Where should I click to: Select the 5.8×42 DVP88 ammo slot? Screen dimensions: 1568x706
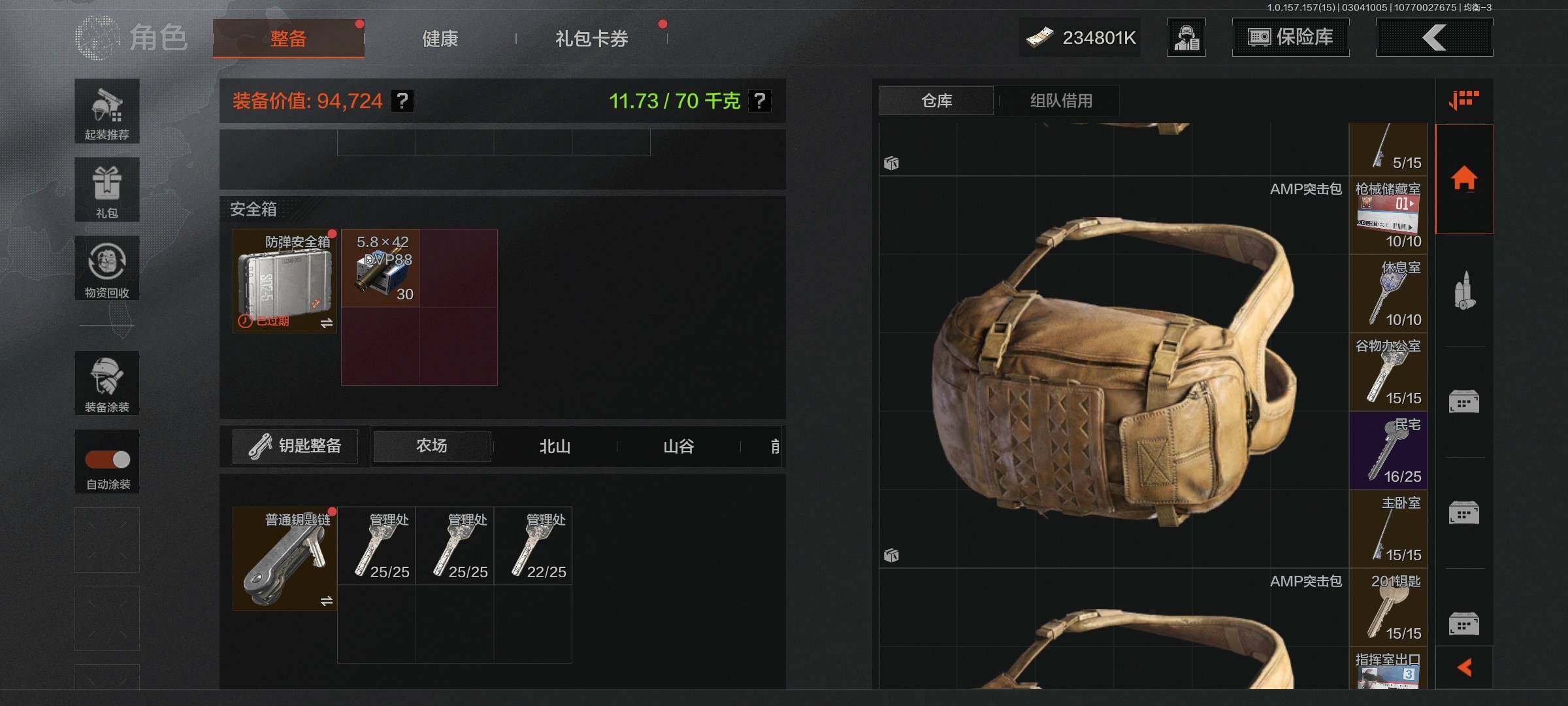point(380,268)
